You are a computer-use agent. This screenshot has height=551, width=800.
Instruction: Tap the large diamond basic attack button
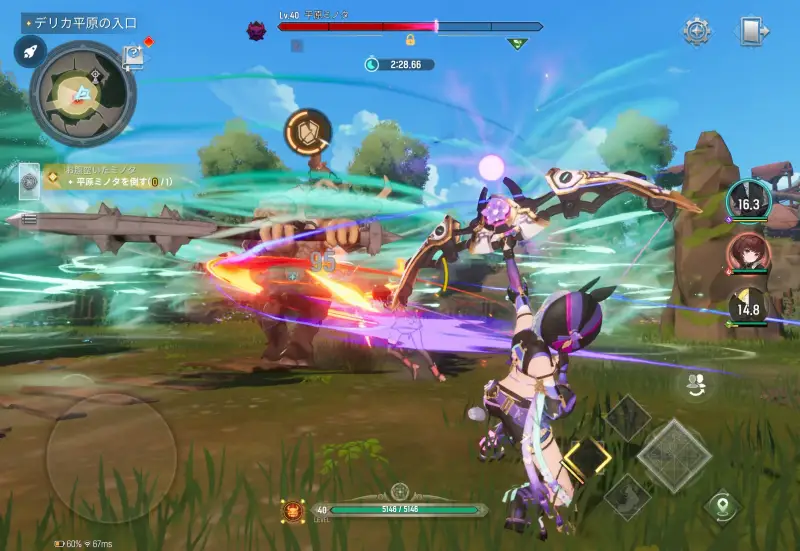pos(674,456)
